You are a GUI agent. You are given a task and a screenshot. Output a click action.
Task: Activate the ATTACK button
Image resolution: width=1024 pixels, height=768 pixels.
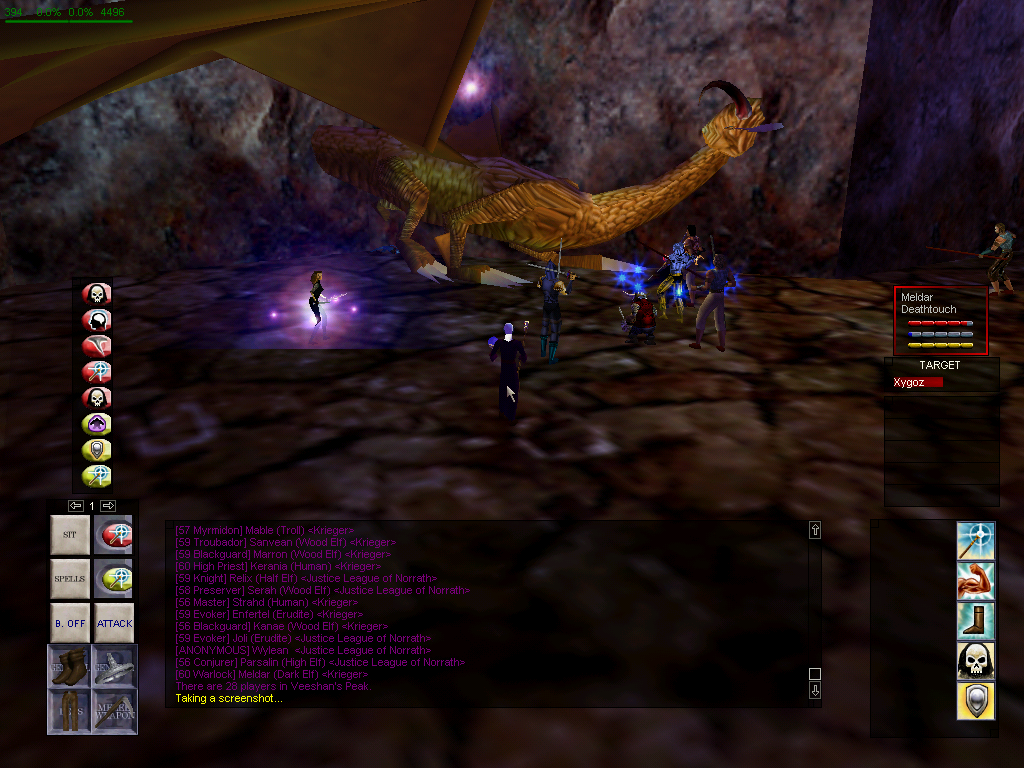[114, 623]
